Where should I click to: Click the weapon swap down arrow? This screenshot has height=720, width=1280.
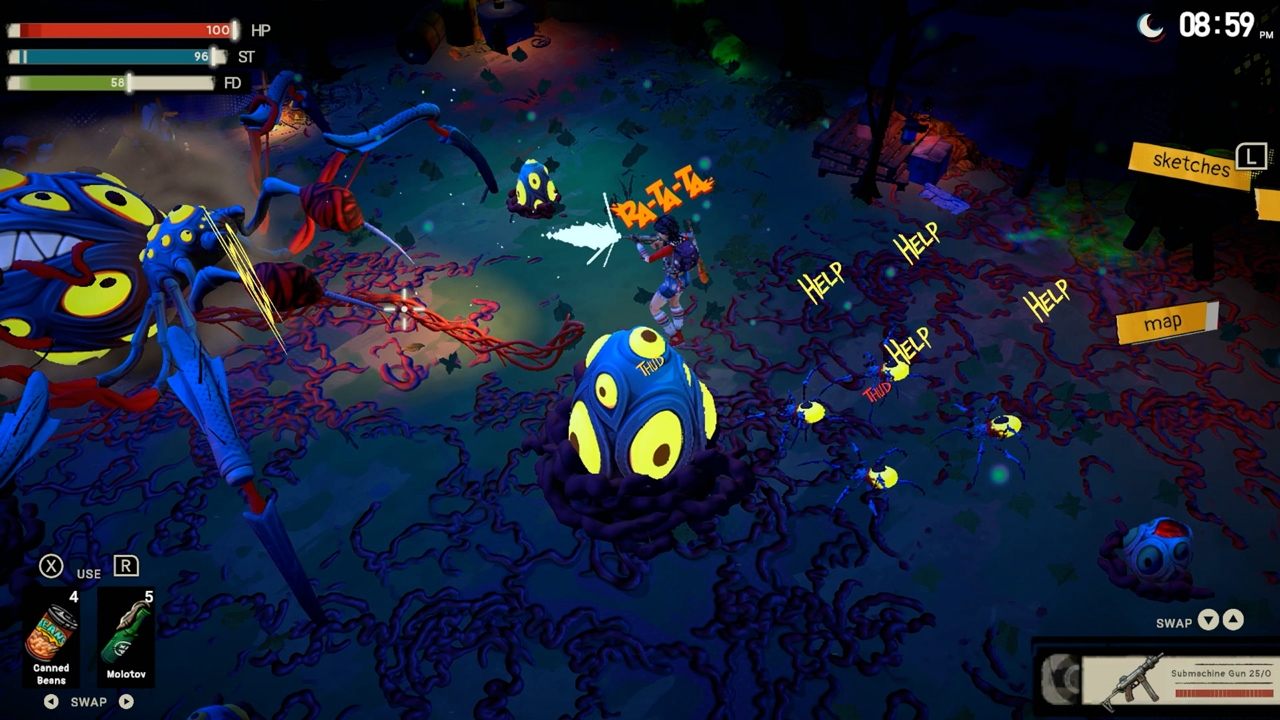click(1208, 621)
